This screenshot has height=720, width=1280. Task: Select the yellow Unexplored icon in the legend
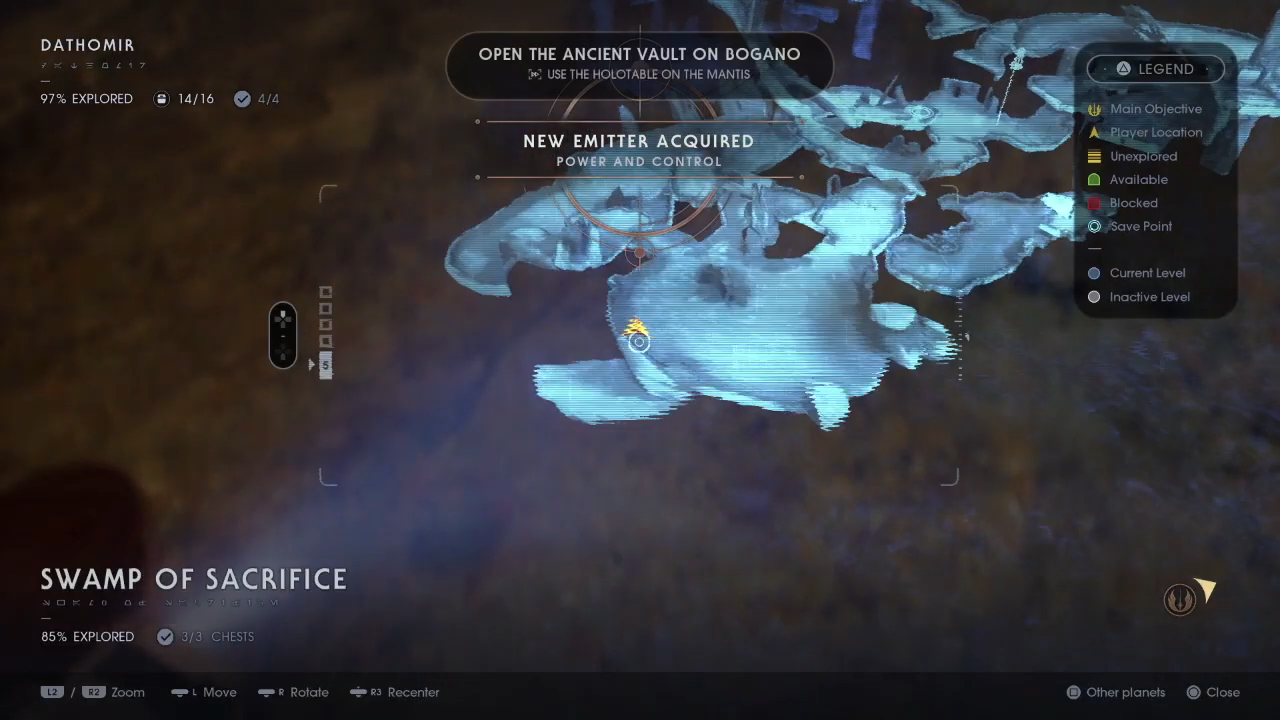pos(1094,156)
